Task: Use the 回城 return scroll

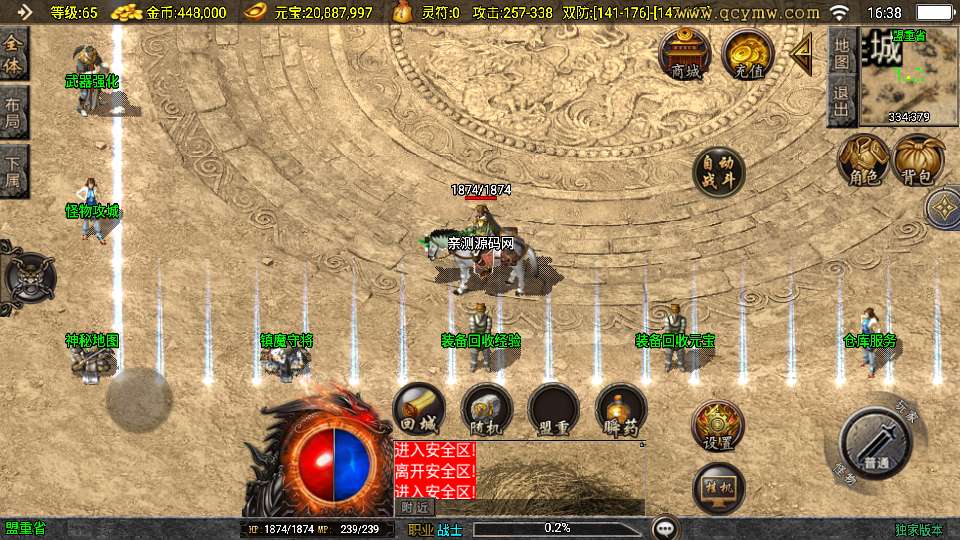Action: pos(419,410)
